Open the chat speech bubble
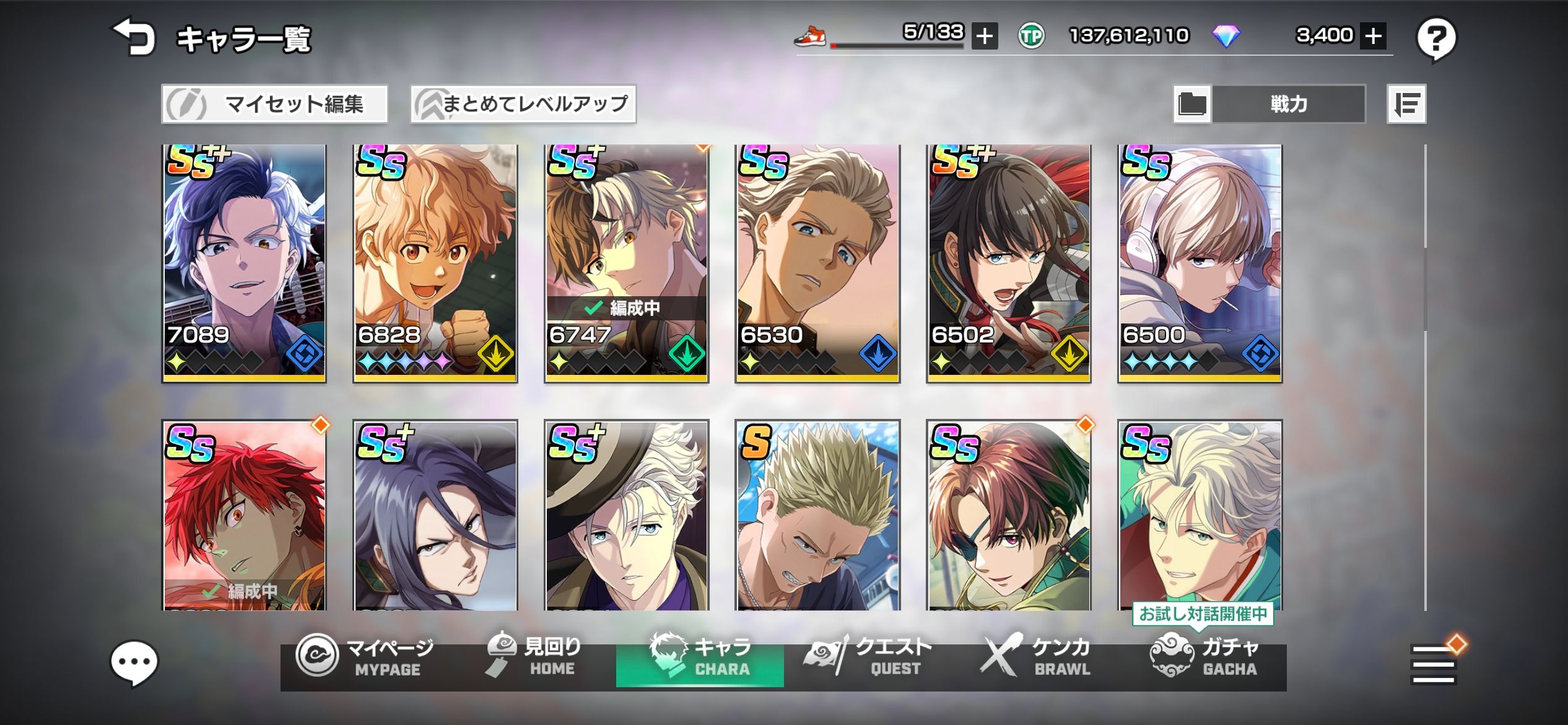 [134, 662]
